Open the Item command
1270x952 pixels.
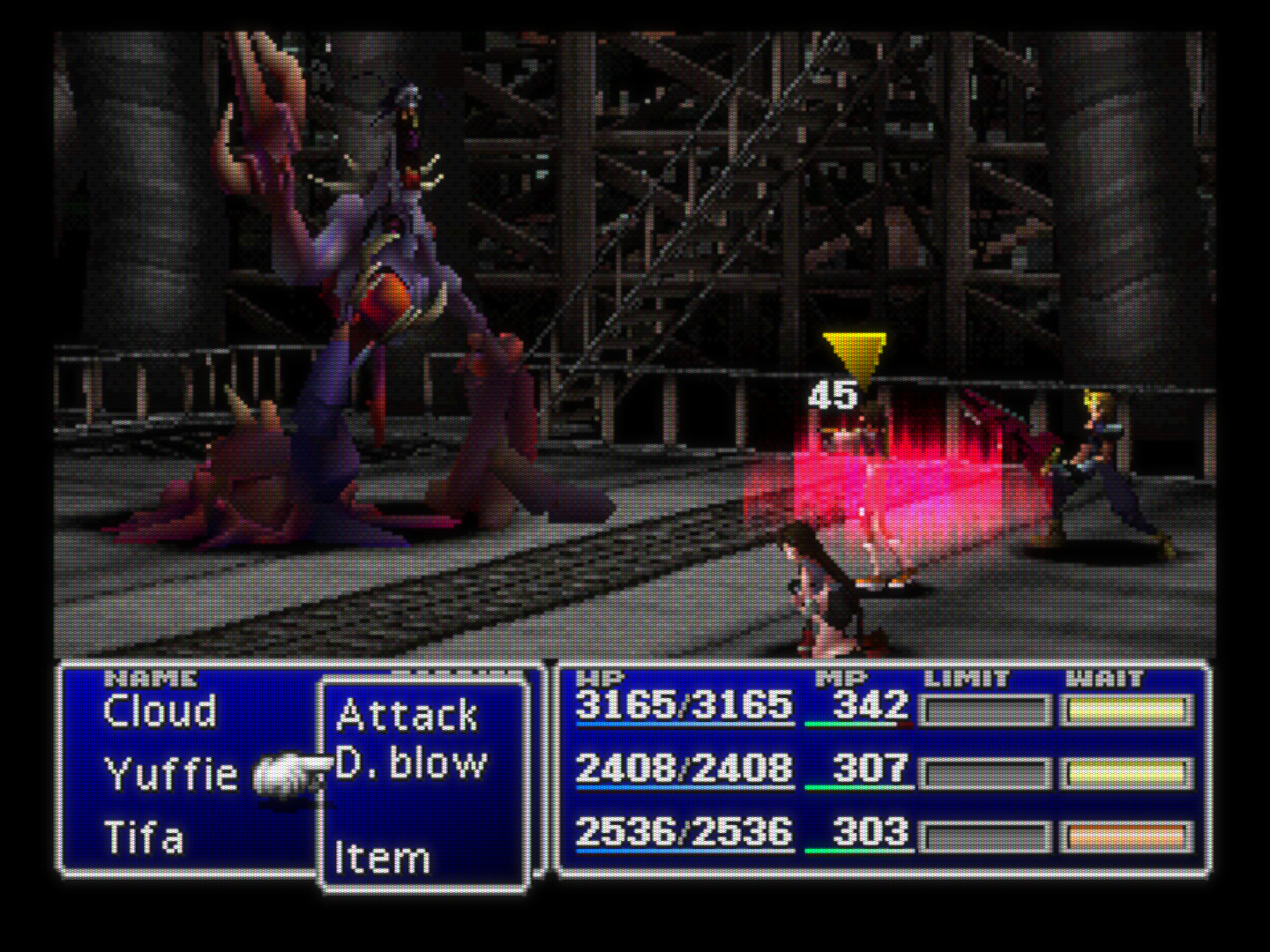tap(383, 857)
